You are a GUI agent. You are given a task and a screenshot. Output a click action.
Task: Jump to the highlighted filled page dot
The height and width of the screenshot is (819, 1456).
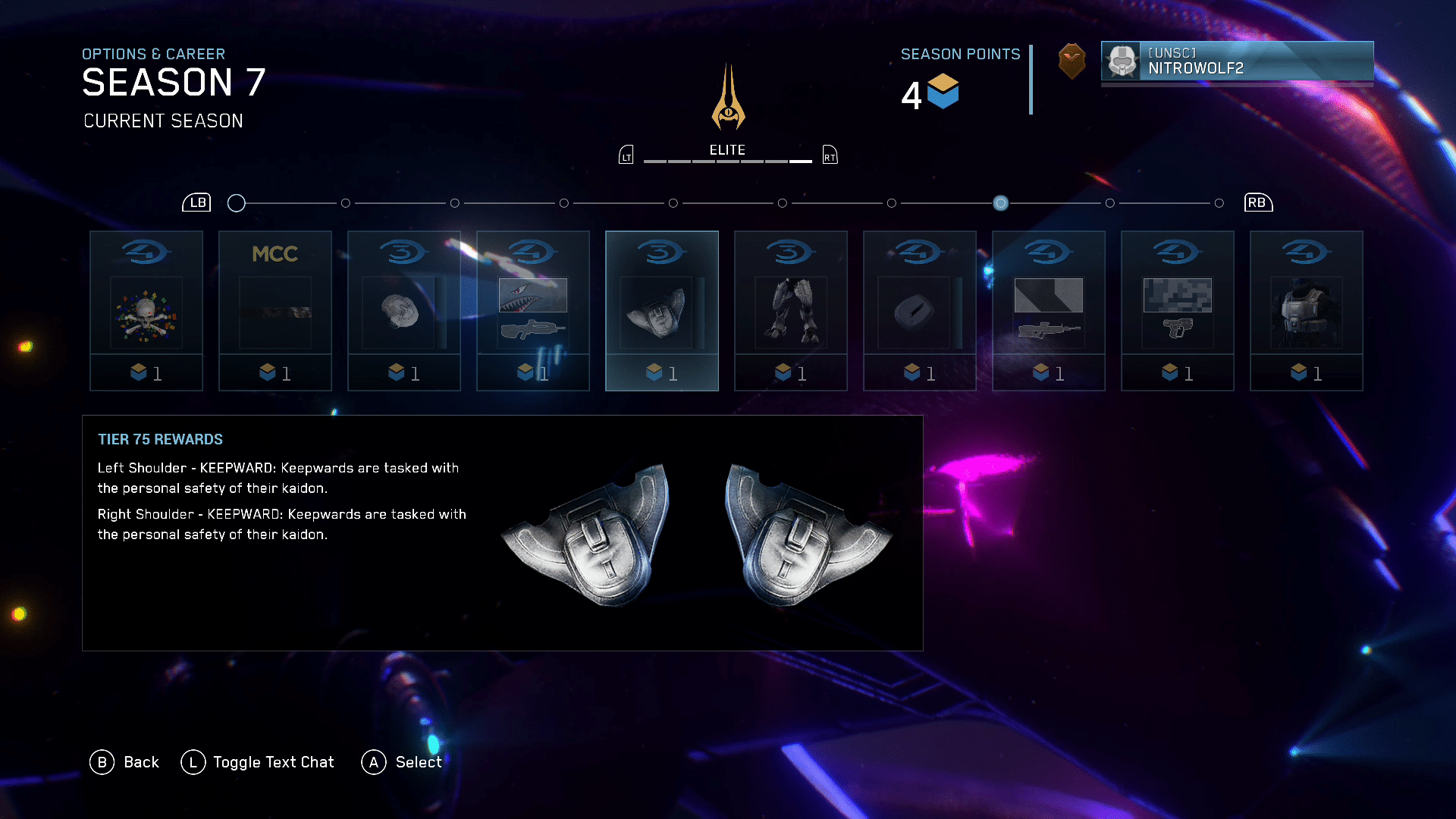[x=1001, y=203]
